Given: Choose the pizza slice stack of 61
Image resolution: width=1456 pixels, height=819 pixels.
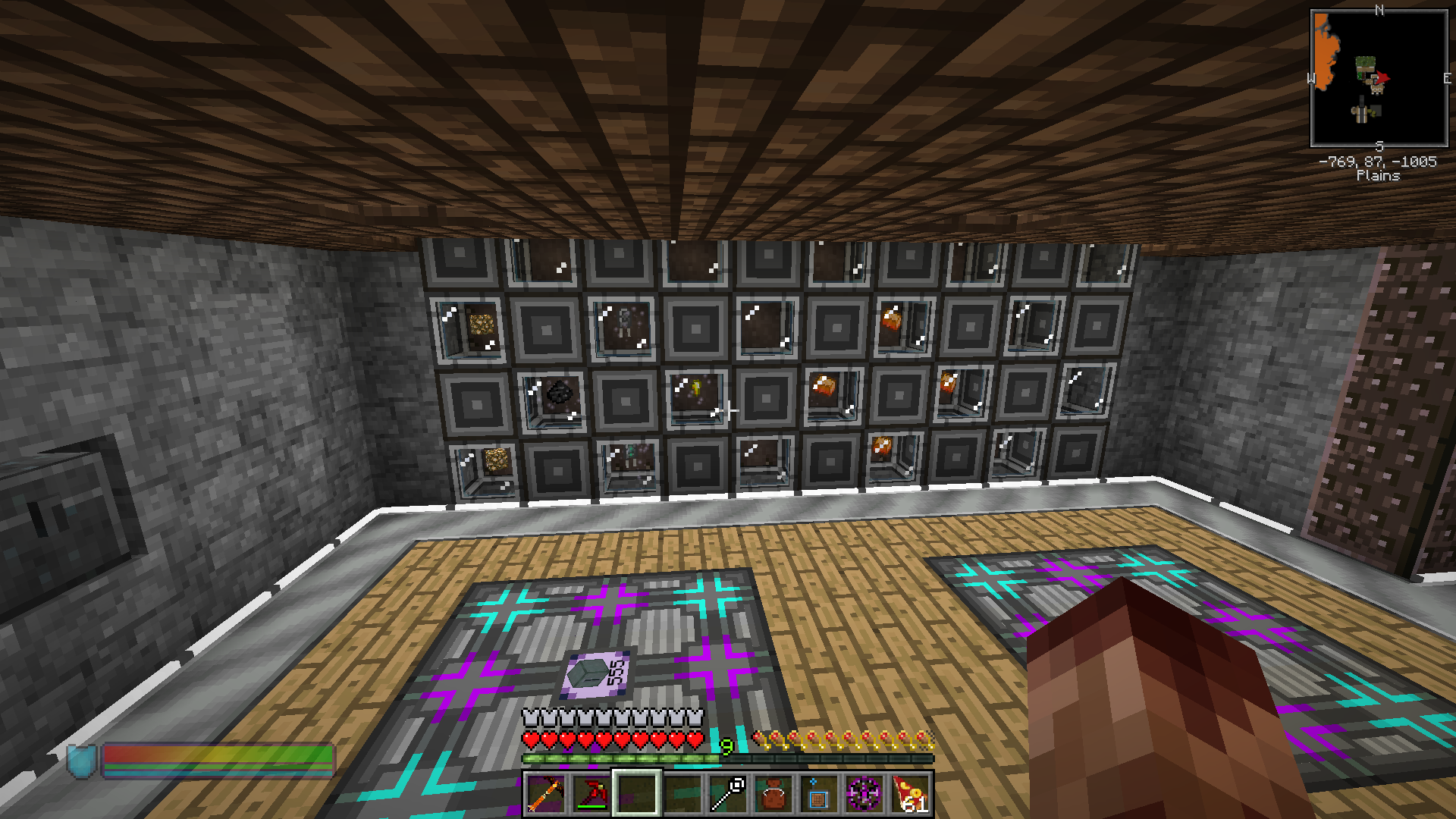Looking at the screenshot, I should click(909, 794).
